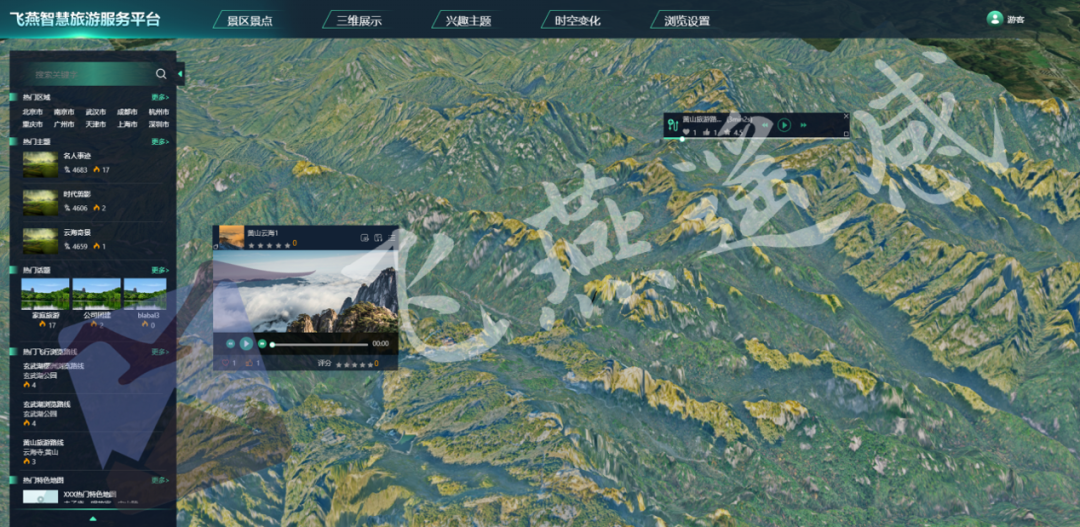Close the route player panel
The height and width of the screenshot is (527, 1080).
846,116
